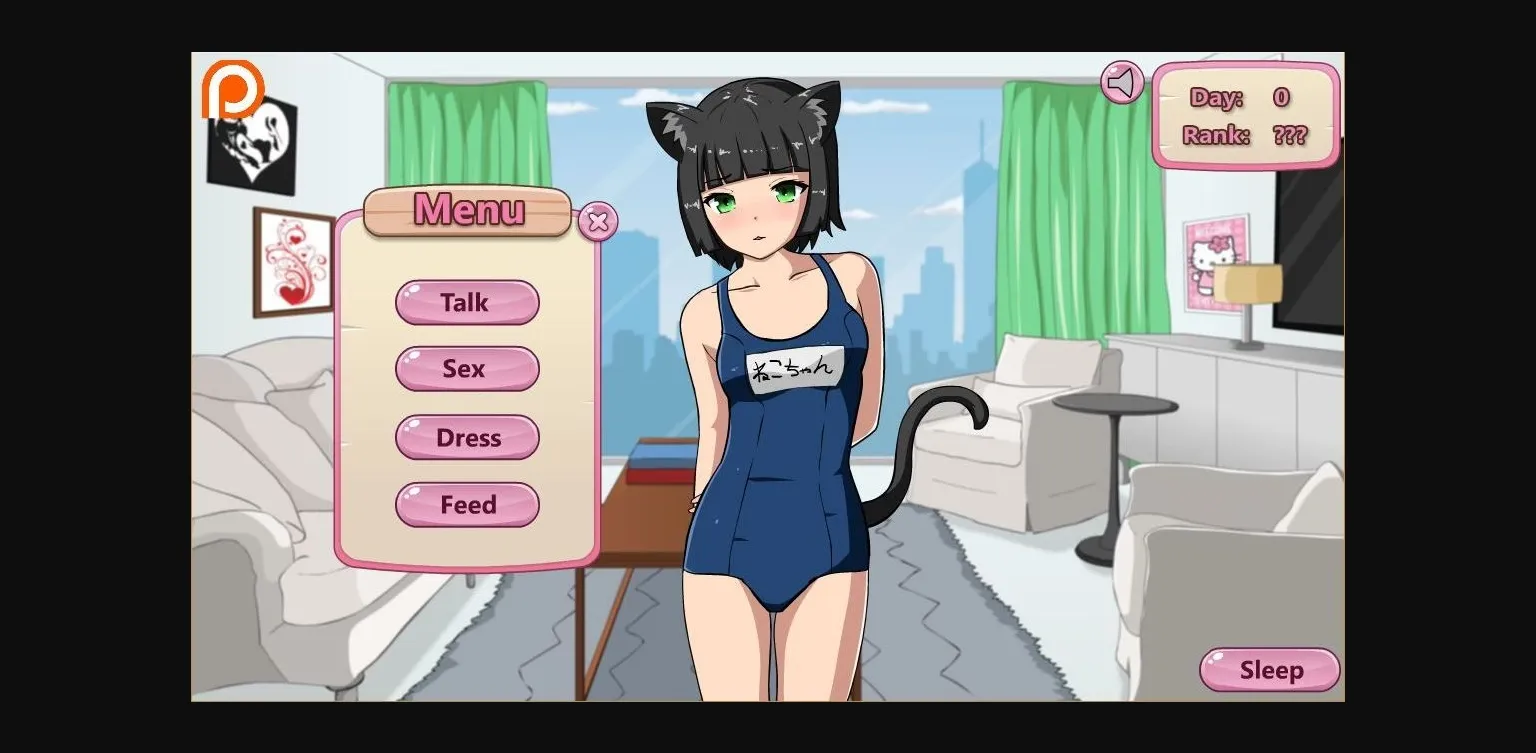Close the Menu panel with the X

pyautogui.click(x=596, y=222)
